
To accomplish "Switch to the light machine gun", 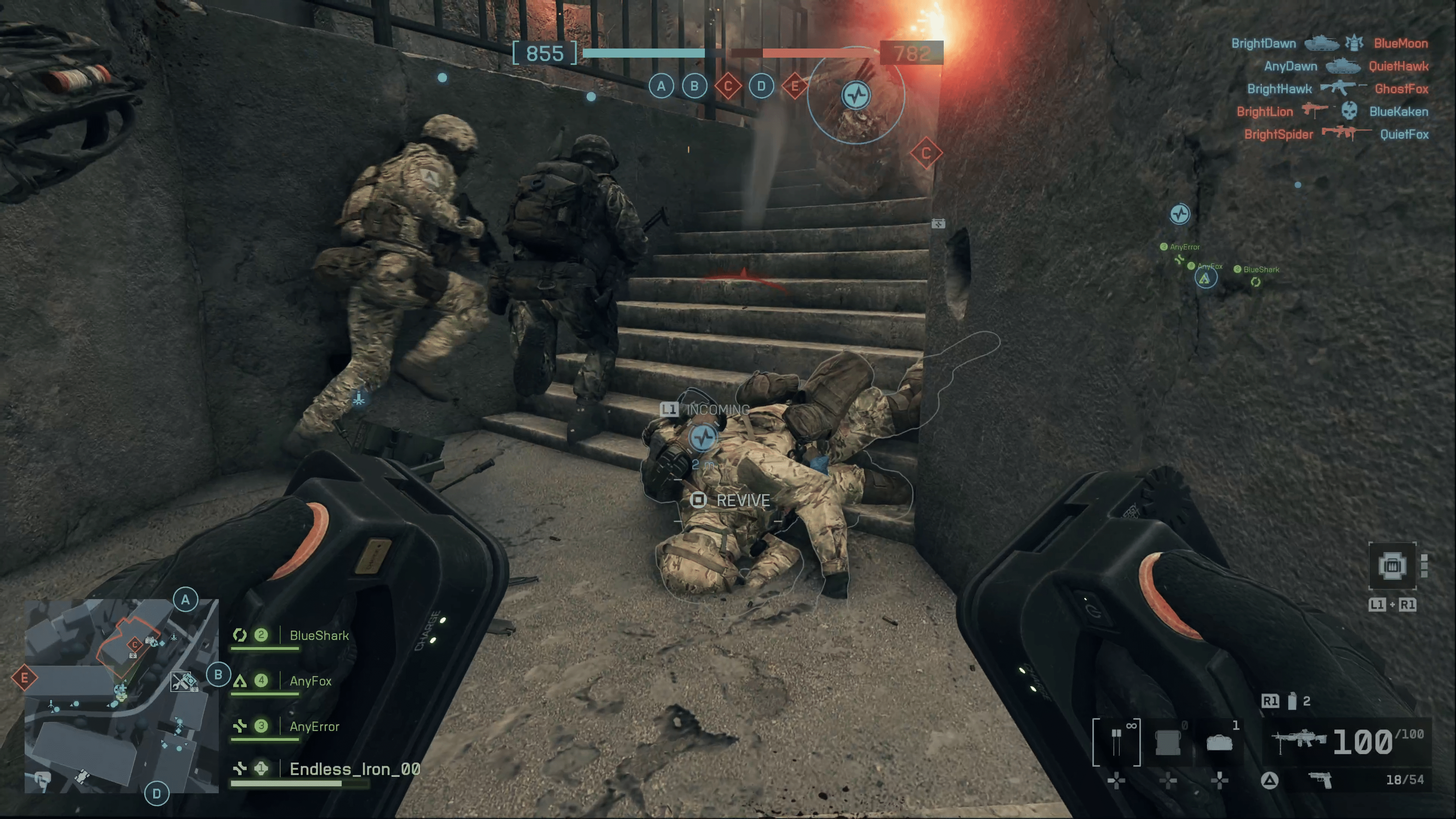I will 1298,741.
